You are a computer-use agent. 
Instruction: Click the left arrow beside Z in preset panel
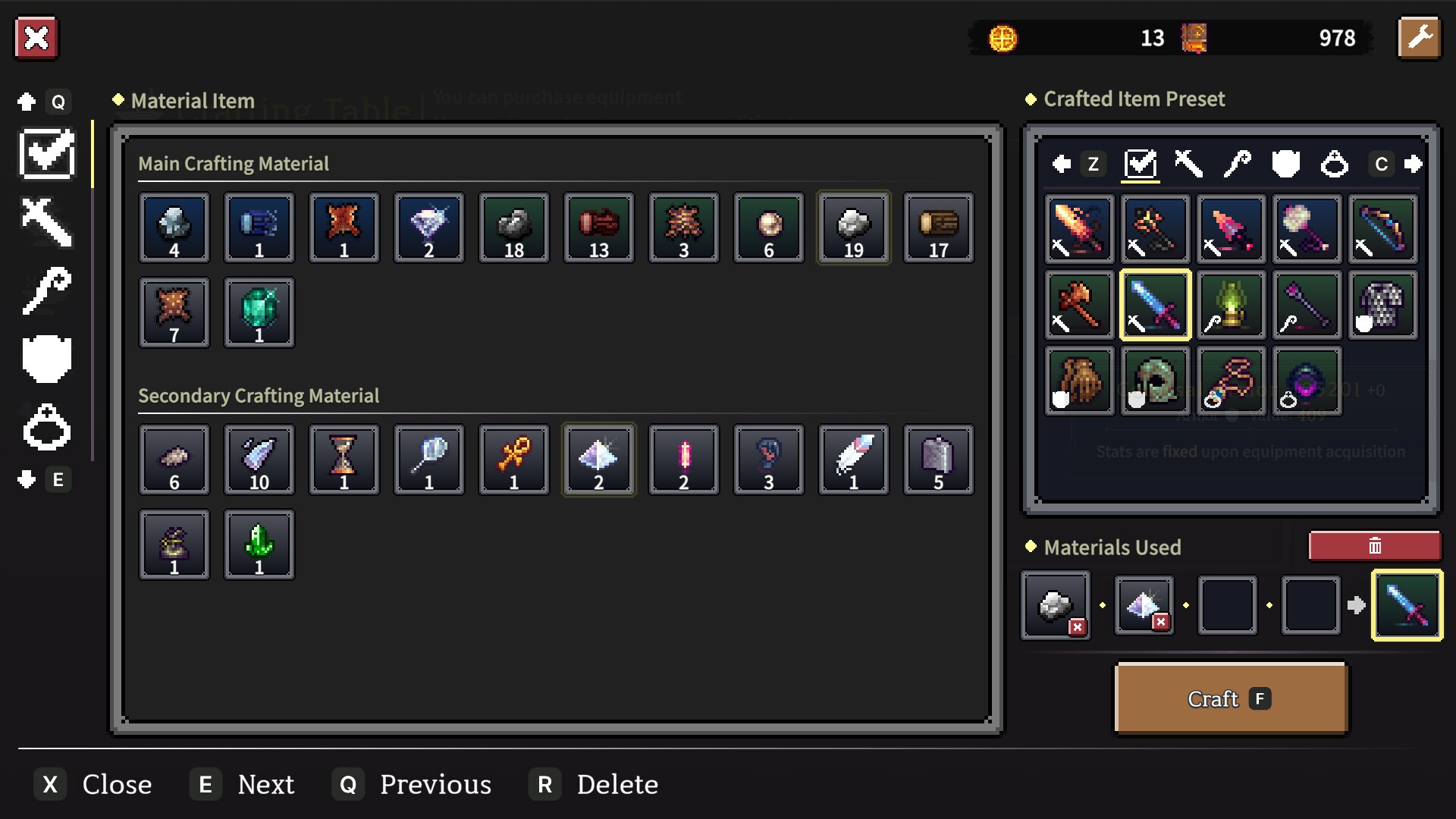[x=1061, y=165]
